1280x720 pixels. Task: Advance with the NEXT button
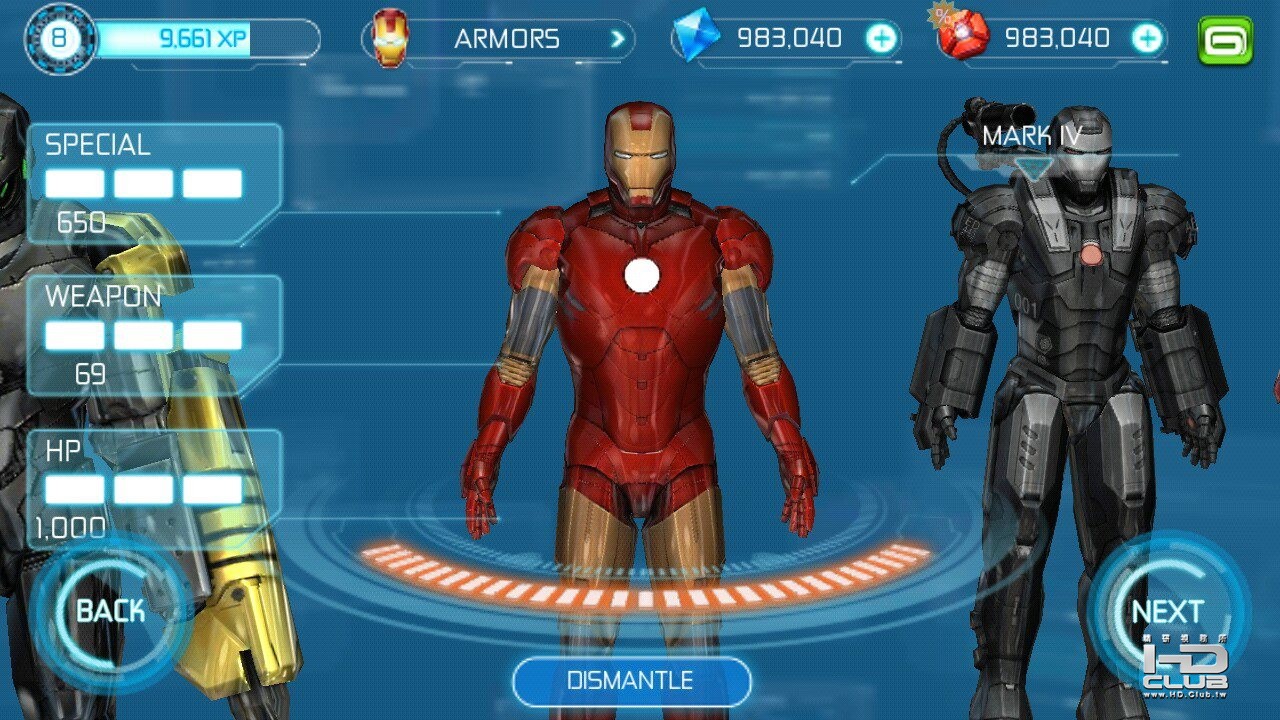1167,611
